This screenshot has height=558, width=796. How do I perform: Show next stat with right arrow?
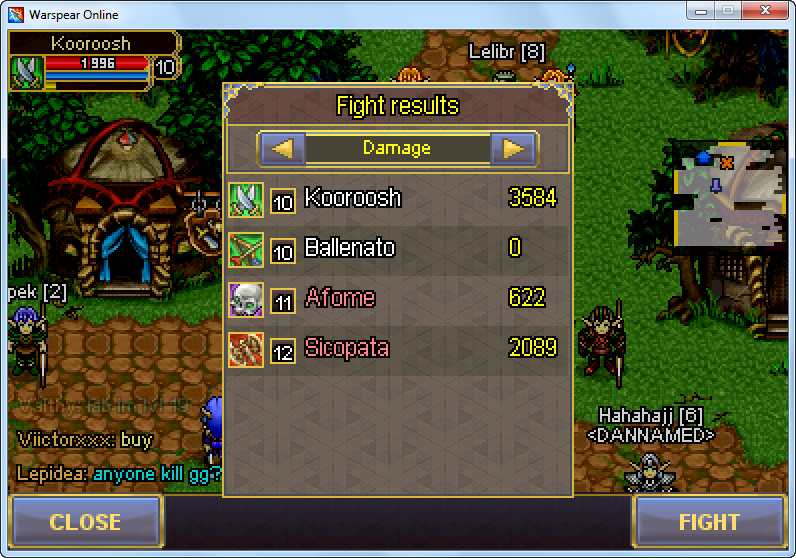pos(514,149)
